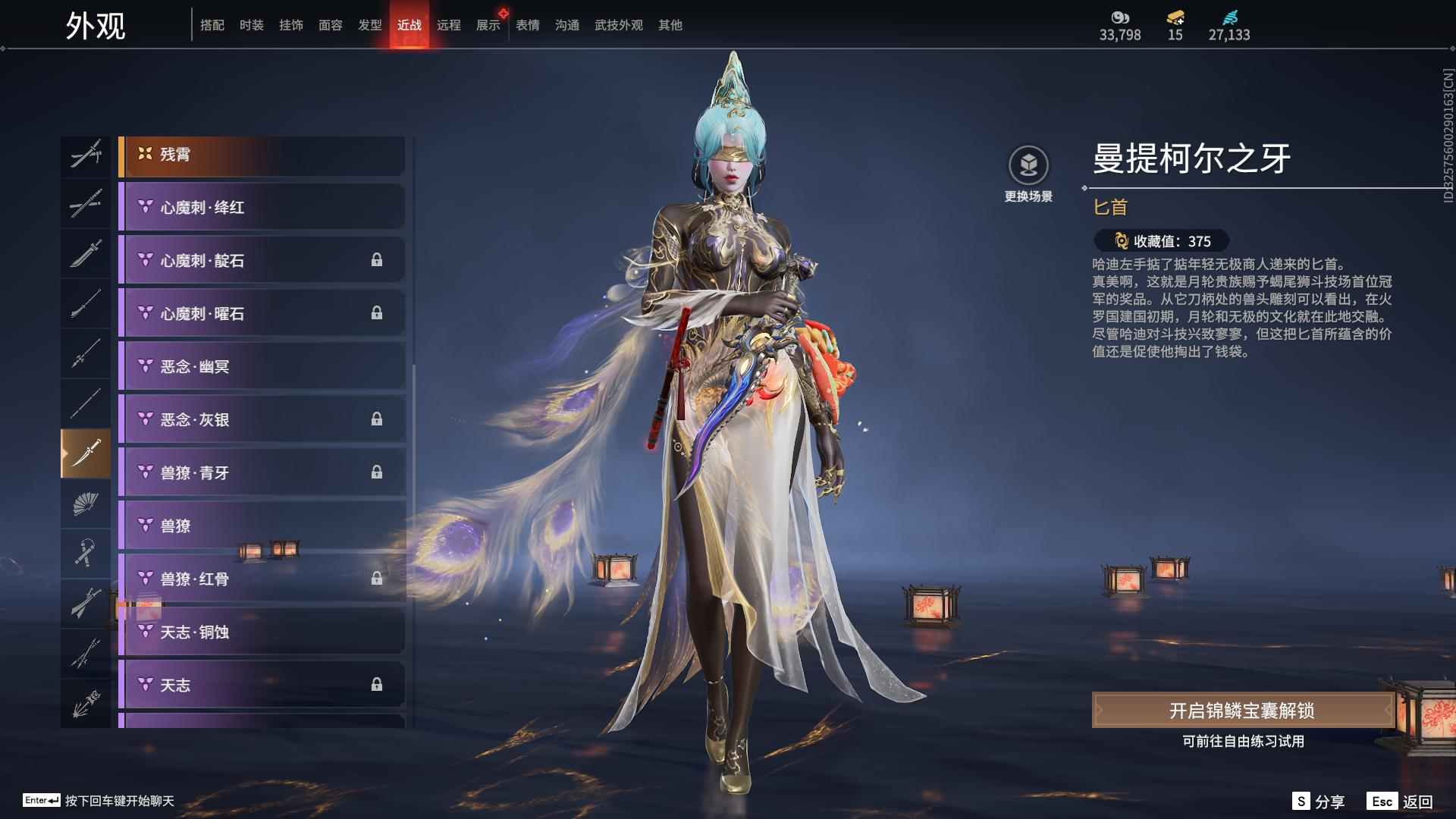Switch to the 时装 tab
Image resolution: width=1456 pixels, height=819 pixels.
[x=251, y=25]
